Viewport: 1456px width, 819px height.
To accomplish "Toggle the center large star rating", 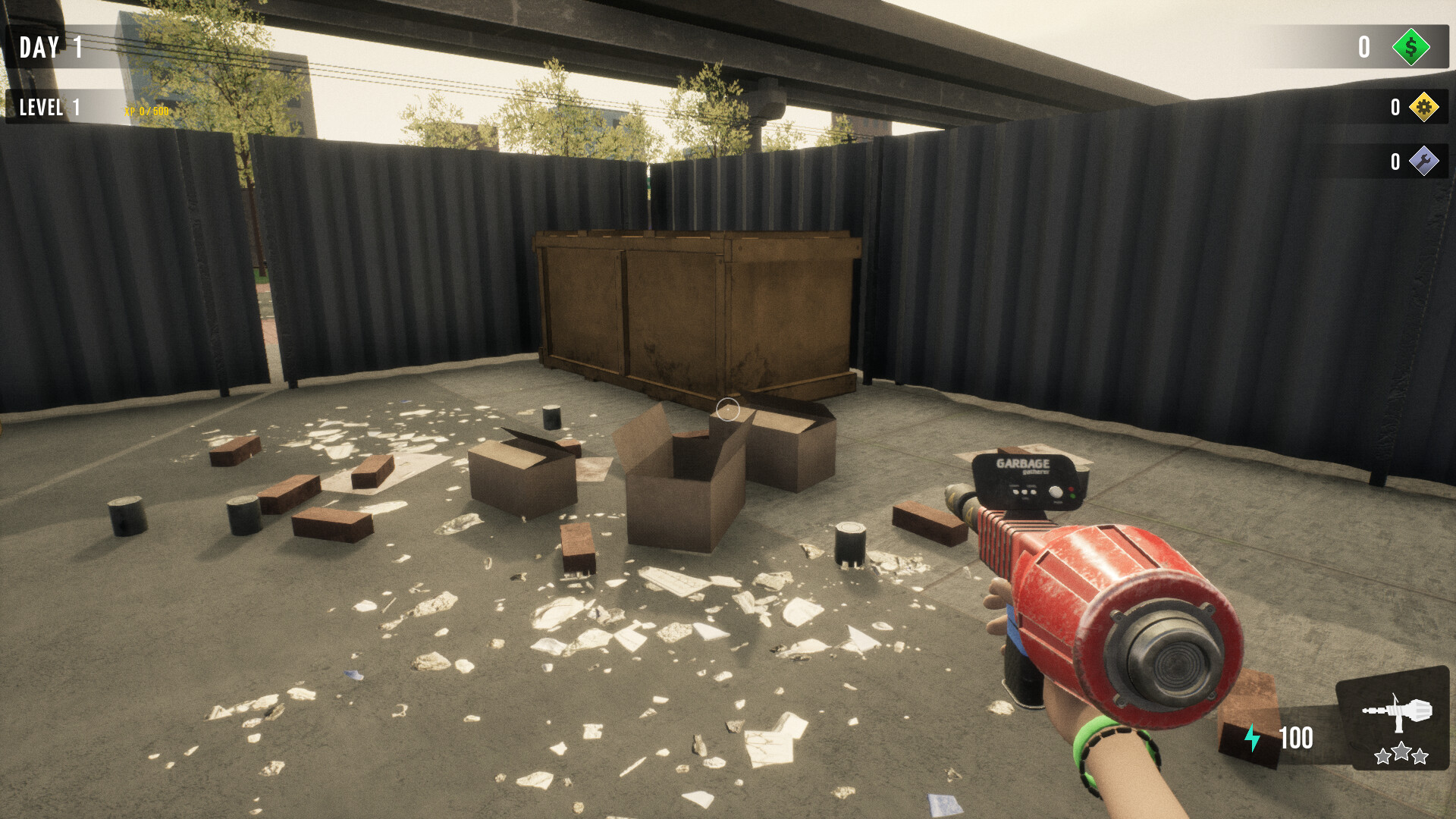I will (1401, 752).
